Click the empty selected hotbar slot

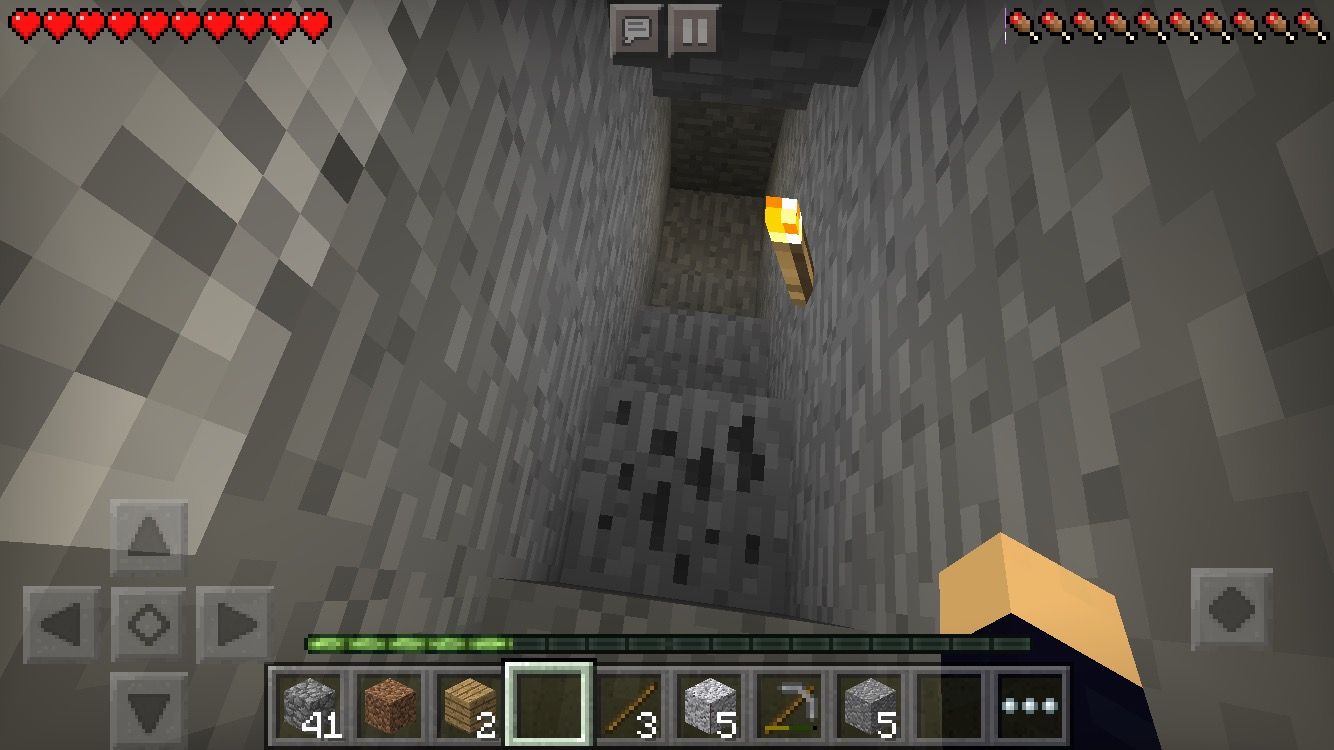click(x=550, y=704)
